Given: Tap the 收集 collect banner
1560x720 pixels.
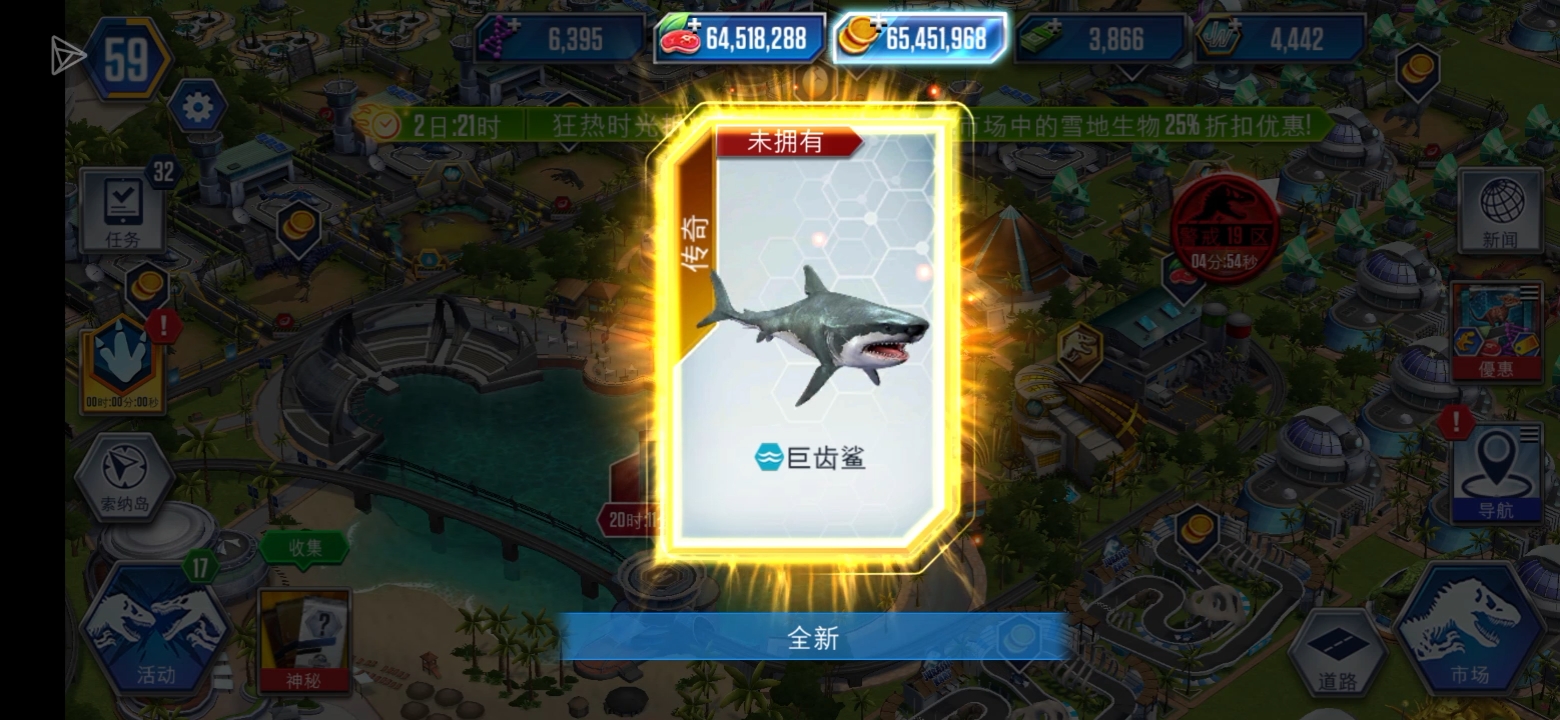Looking at the screenshot, I should 303,548.
